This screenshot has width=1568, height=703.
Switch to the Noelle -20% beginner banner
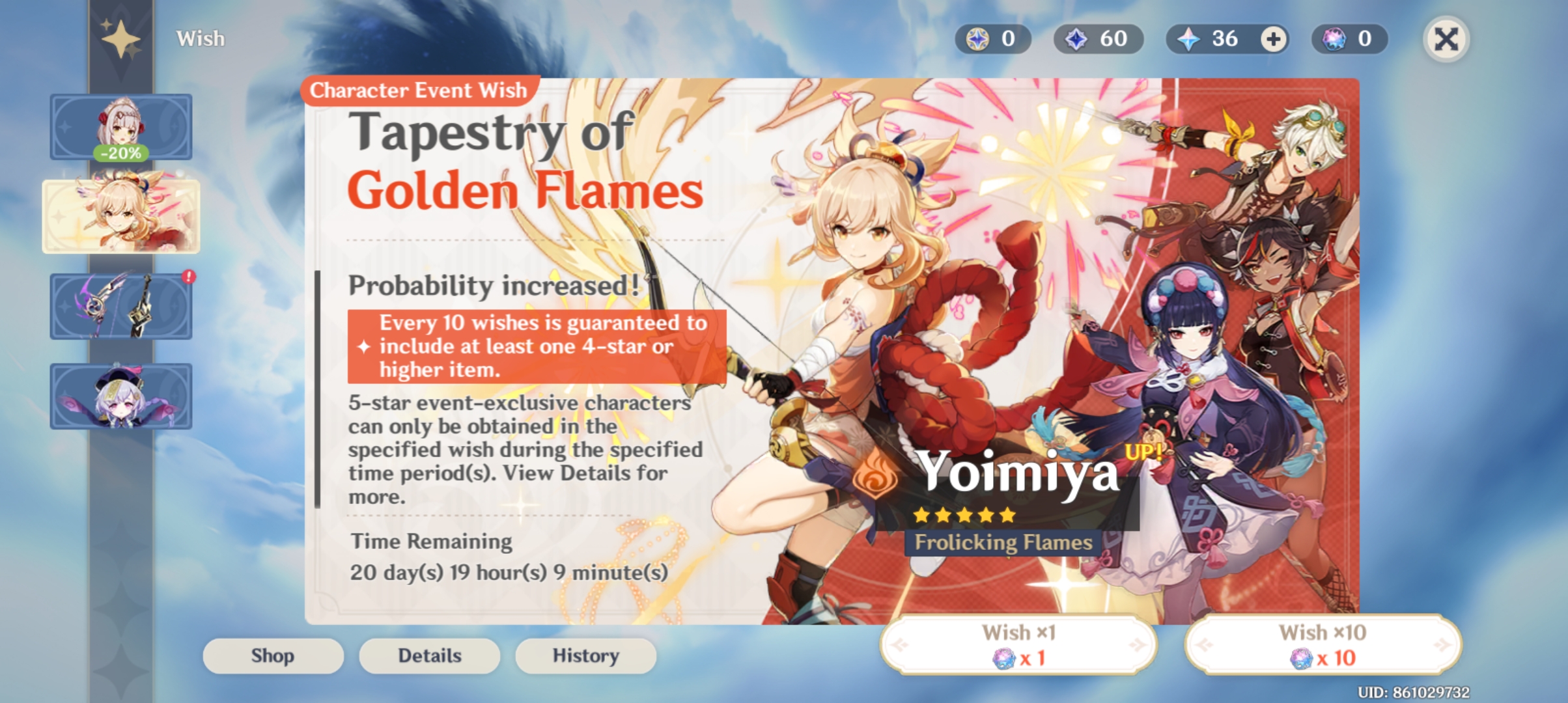tap(120, 127)
